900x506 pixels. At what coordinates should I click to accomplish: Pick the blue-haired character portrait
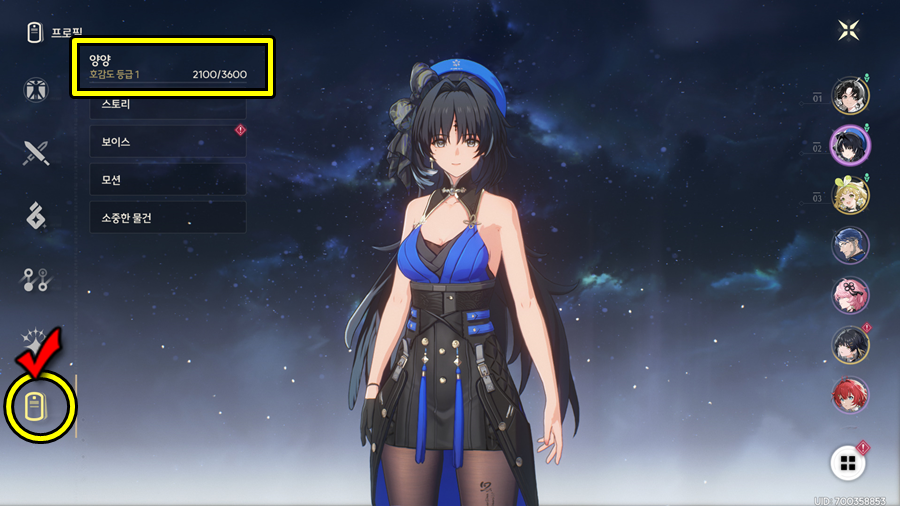click(851, 245)
